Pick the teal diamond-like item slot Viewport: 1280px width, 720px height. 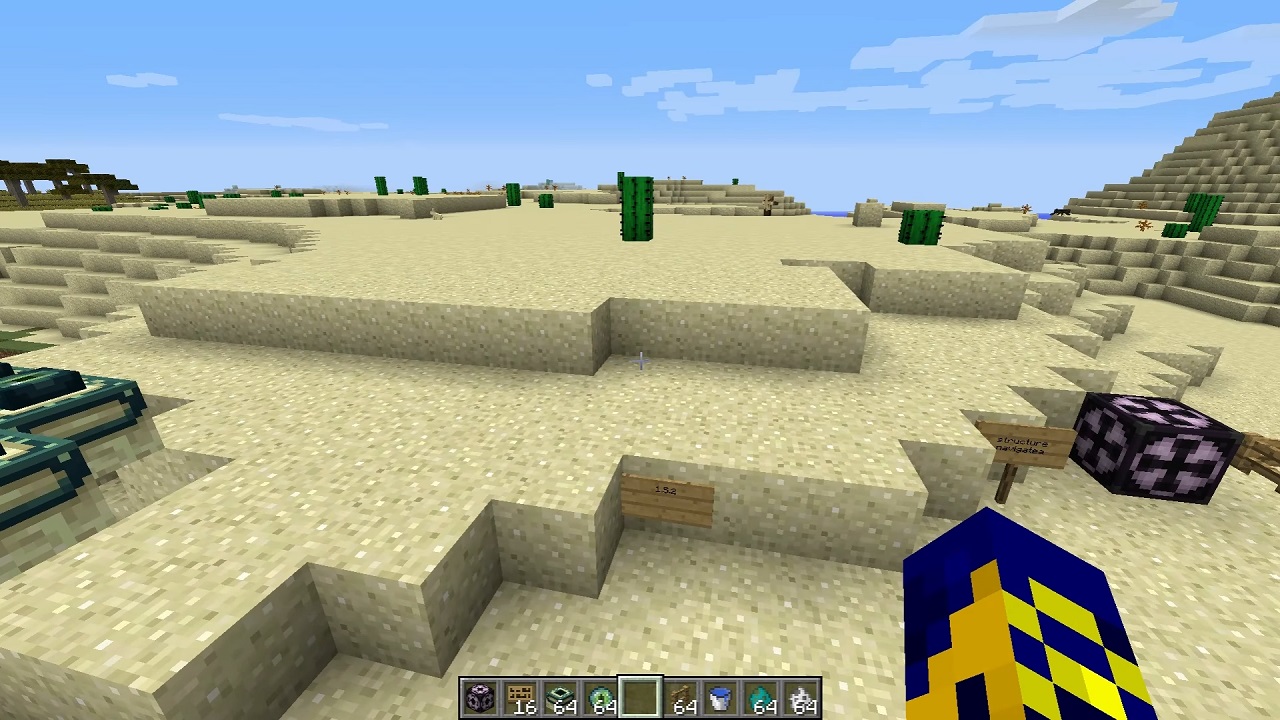coord(760,698)
